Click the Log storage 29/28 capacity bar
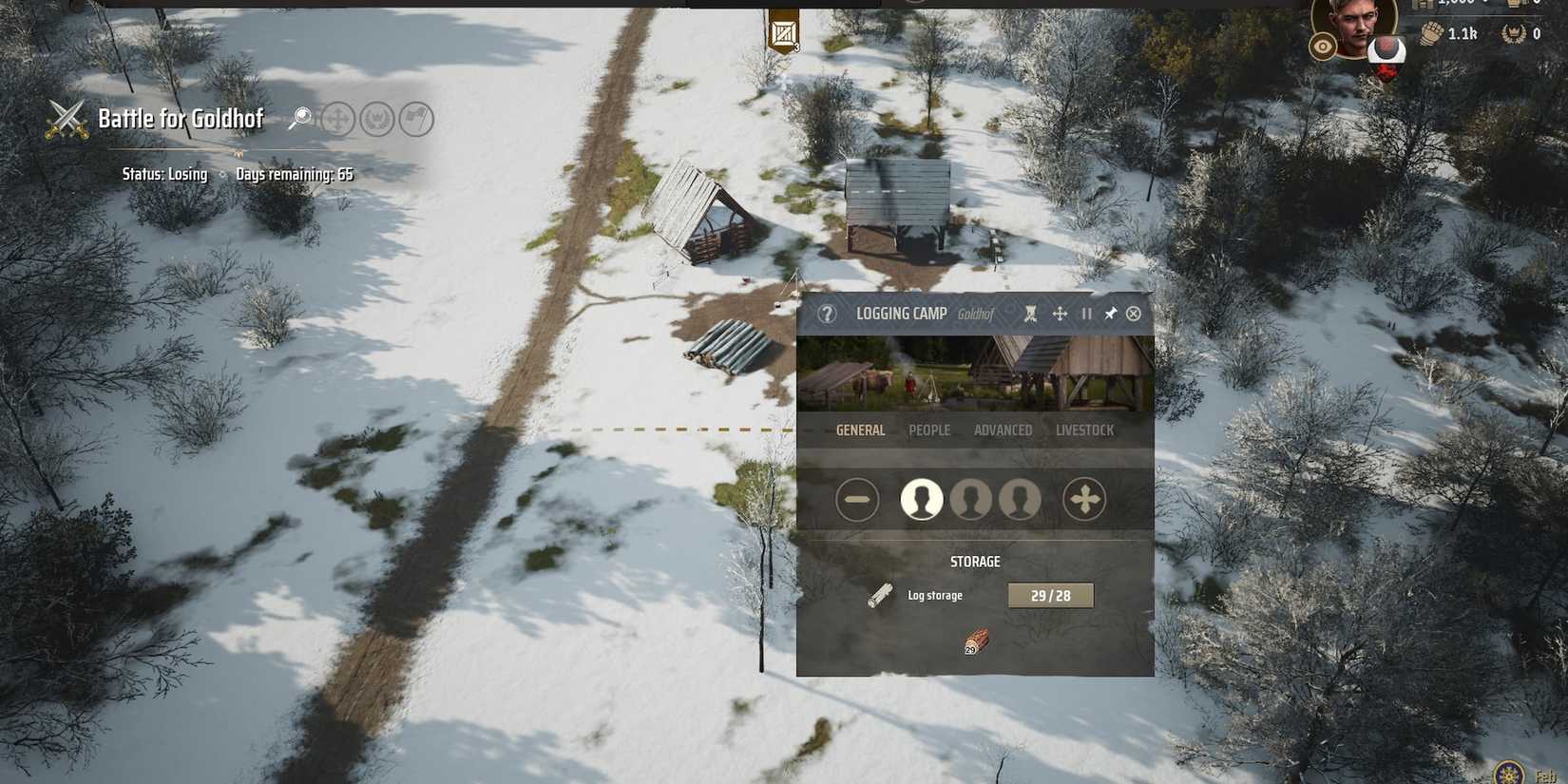The height and width of the screenshot is (784, 1568). (x=1048, y=595)
